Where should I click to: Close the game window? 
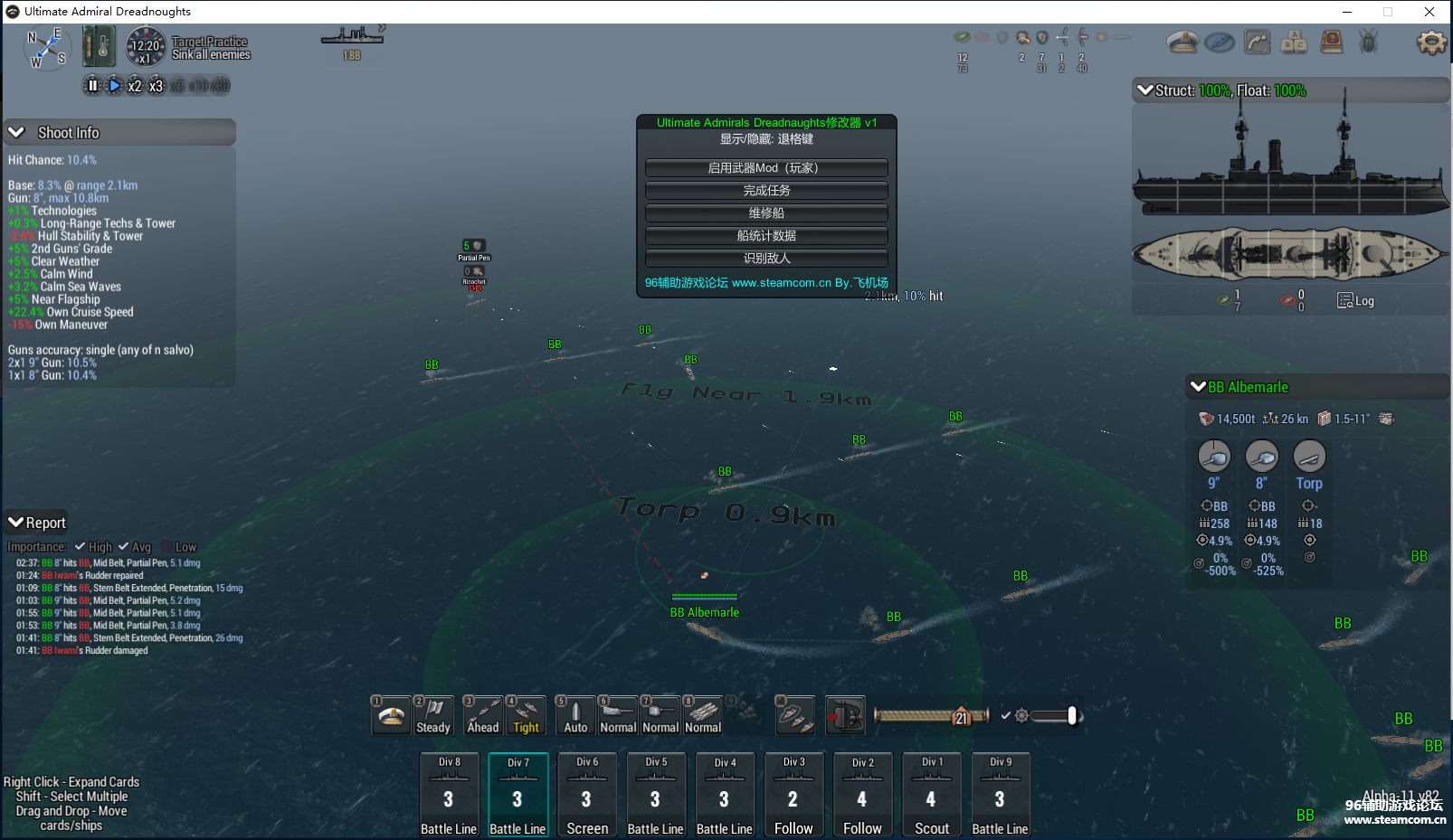point(1429,12)
